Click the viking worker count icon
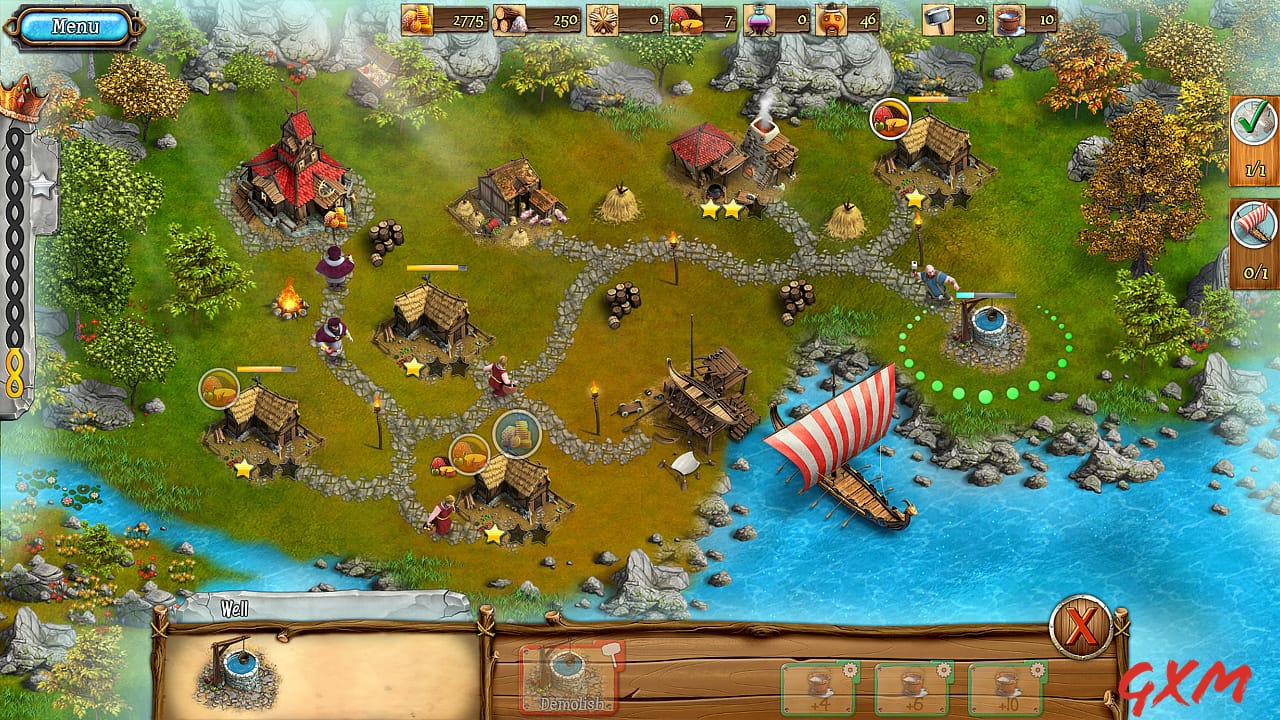Screen dimensions: 1280x720 pyautogui.click(x=831, y=19)
